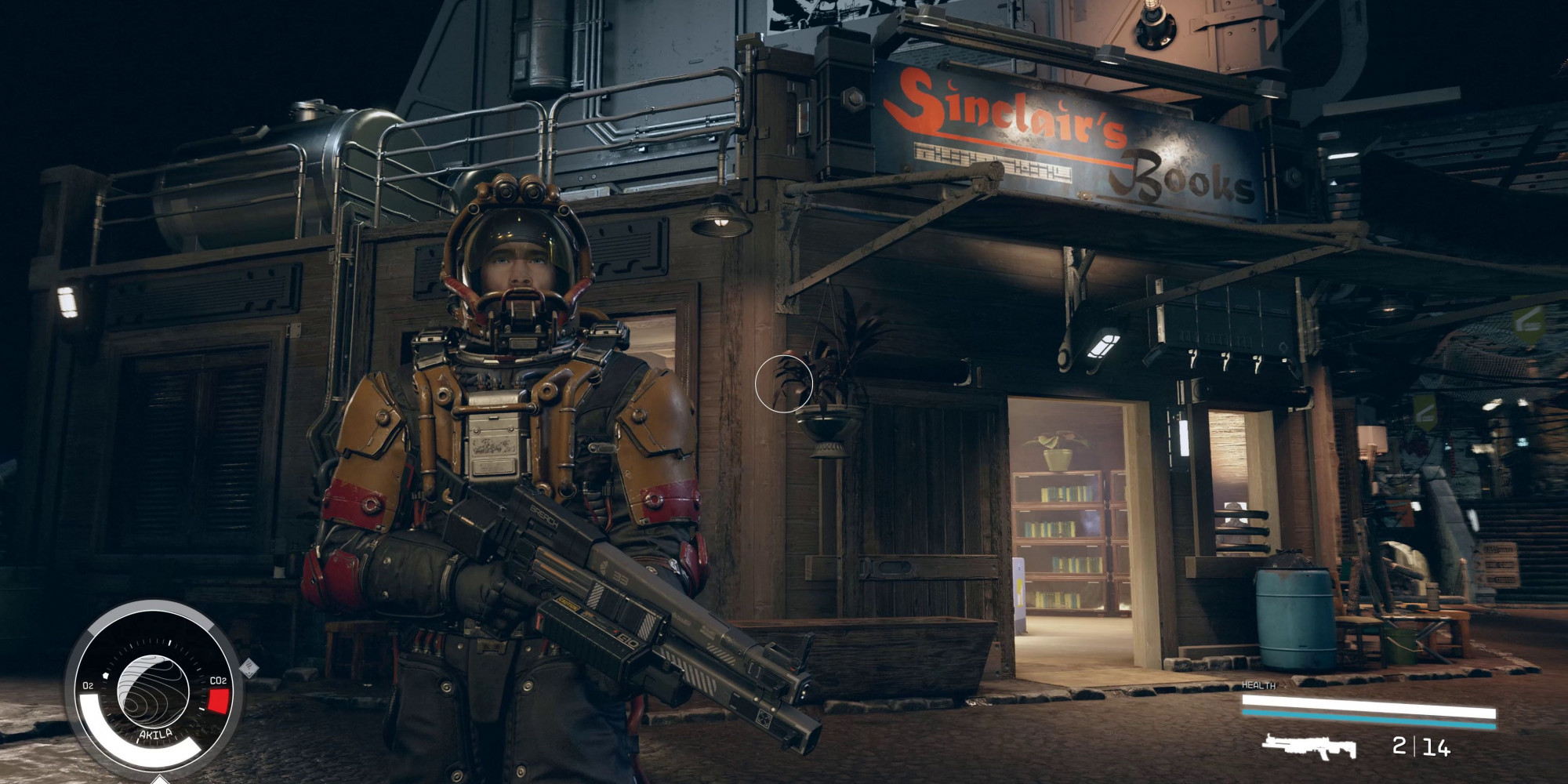Select the equipped rifle weapon icon

pos(1308,746)
